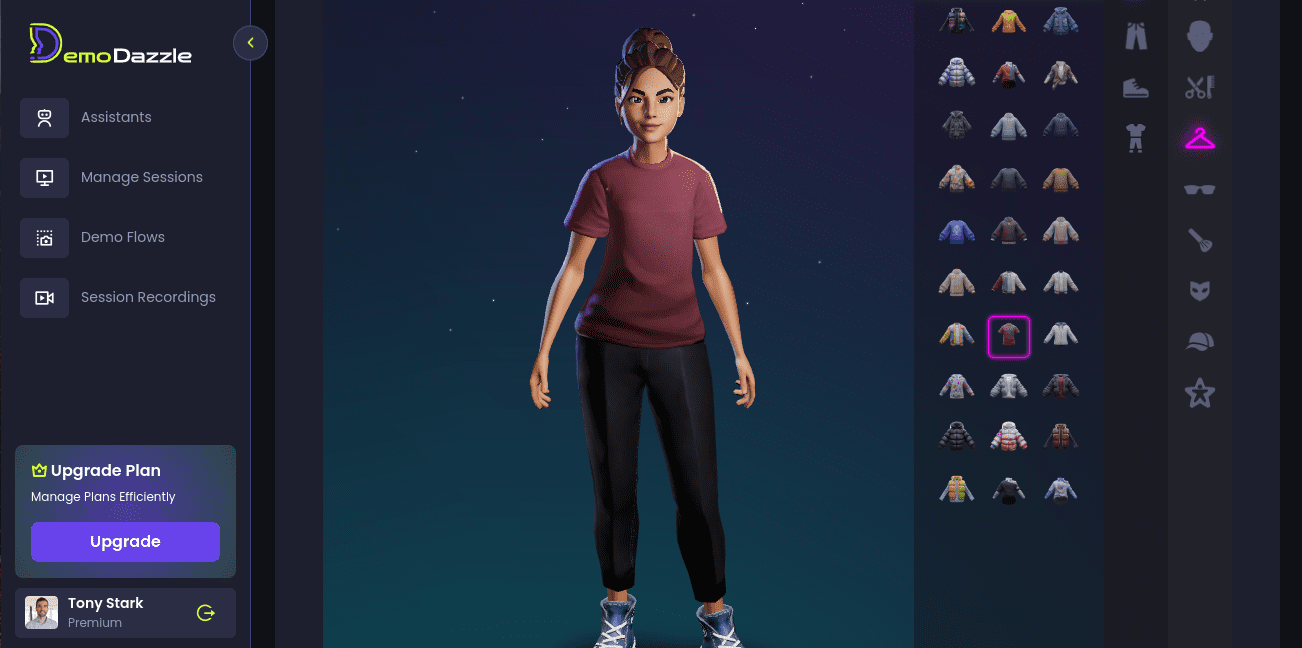The height and width of the screenshot is (648, 1302).
Task: Switch to the cap headwear category
Action: pyautogui.click(x=1199, y=342)
